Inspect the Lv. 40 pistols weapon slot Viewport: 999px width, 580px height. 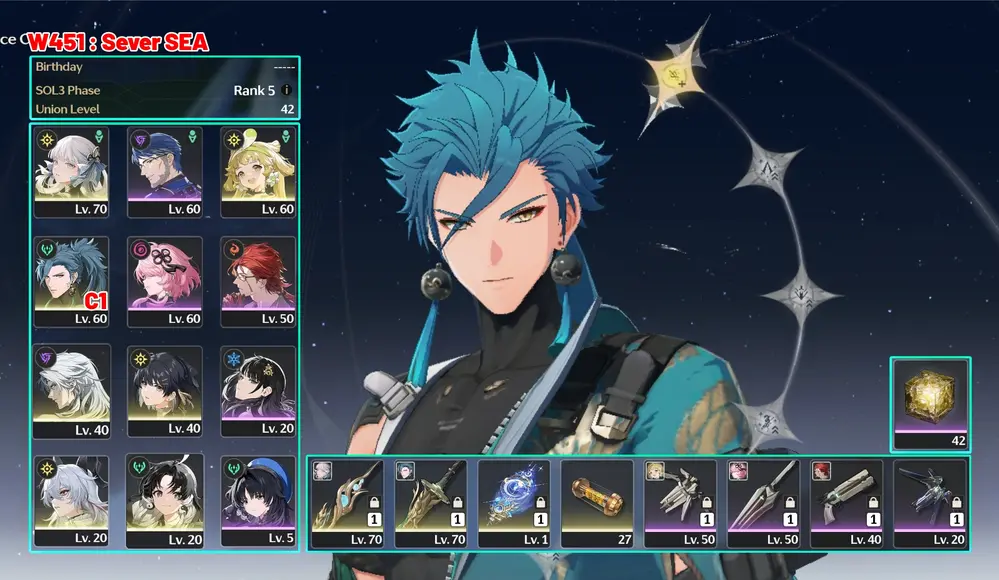pos(846,502)
